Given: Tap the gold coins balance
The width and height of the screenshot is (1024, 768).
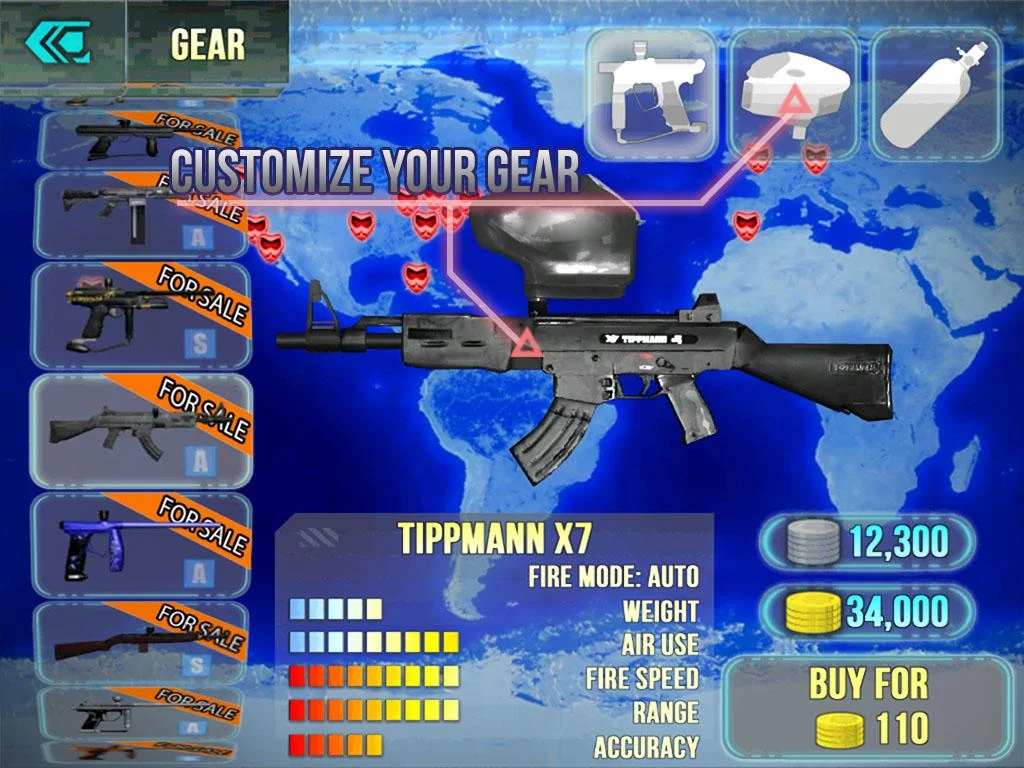Looking at the screenshot, I should click(x=867, y=611).
